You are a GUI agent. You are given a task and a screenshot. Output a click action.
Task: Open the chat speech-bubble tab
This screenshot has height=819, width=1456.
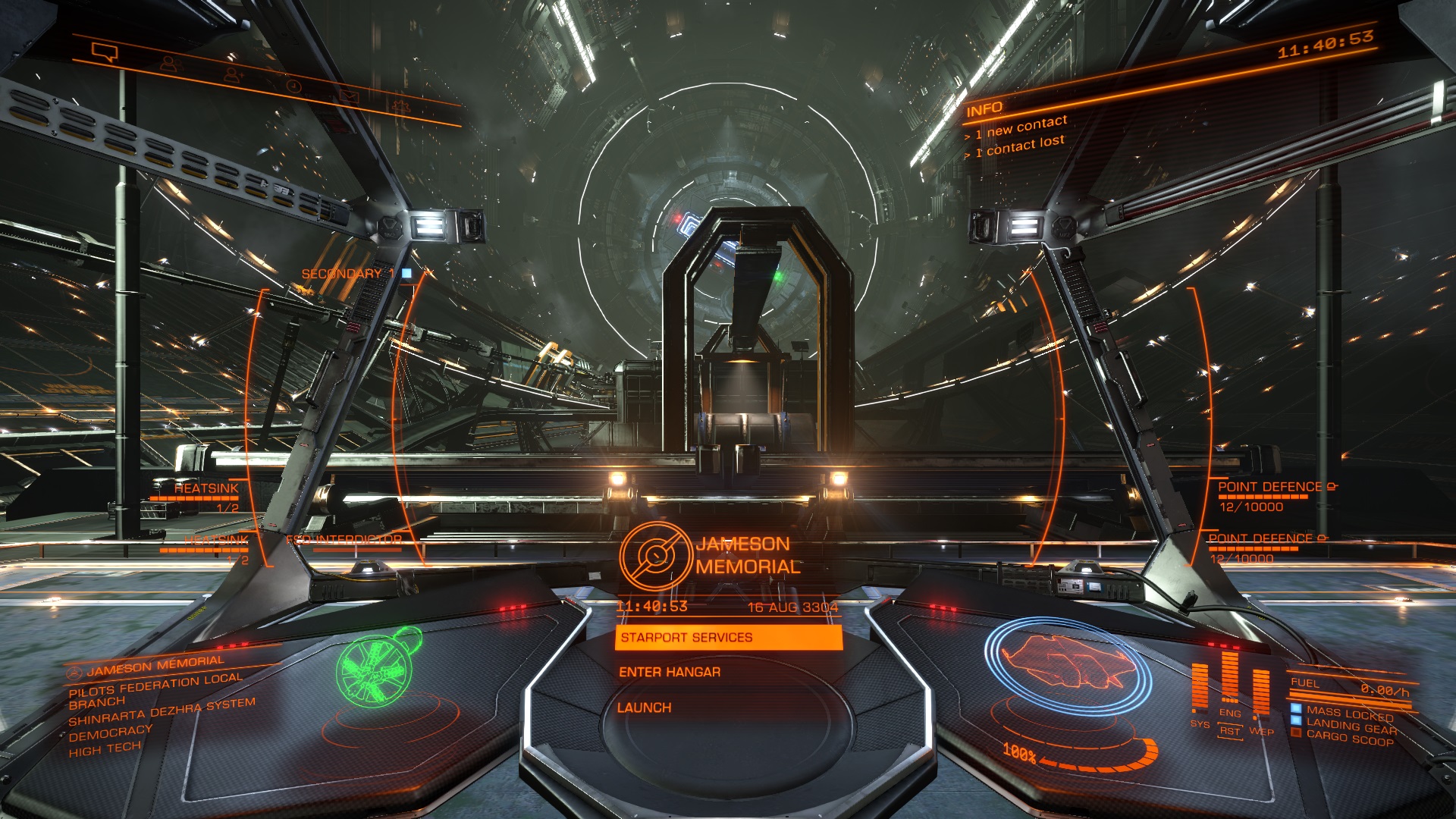(105, 52)
